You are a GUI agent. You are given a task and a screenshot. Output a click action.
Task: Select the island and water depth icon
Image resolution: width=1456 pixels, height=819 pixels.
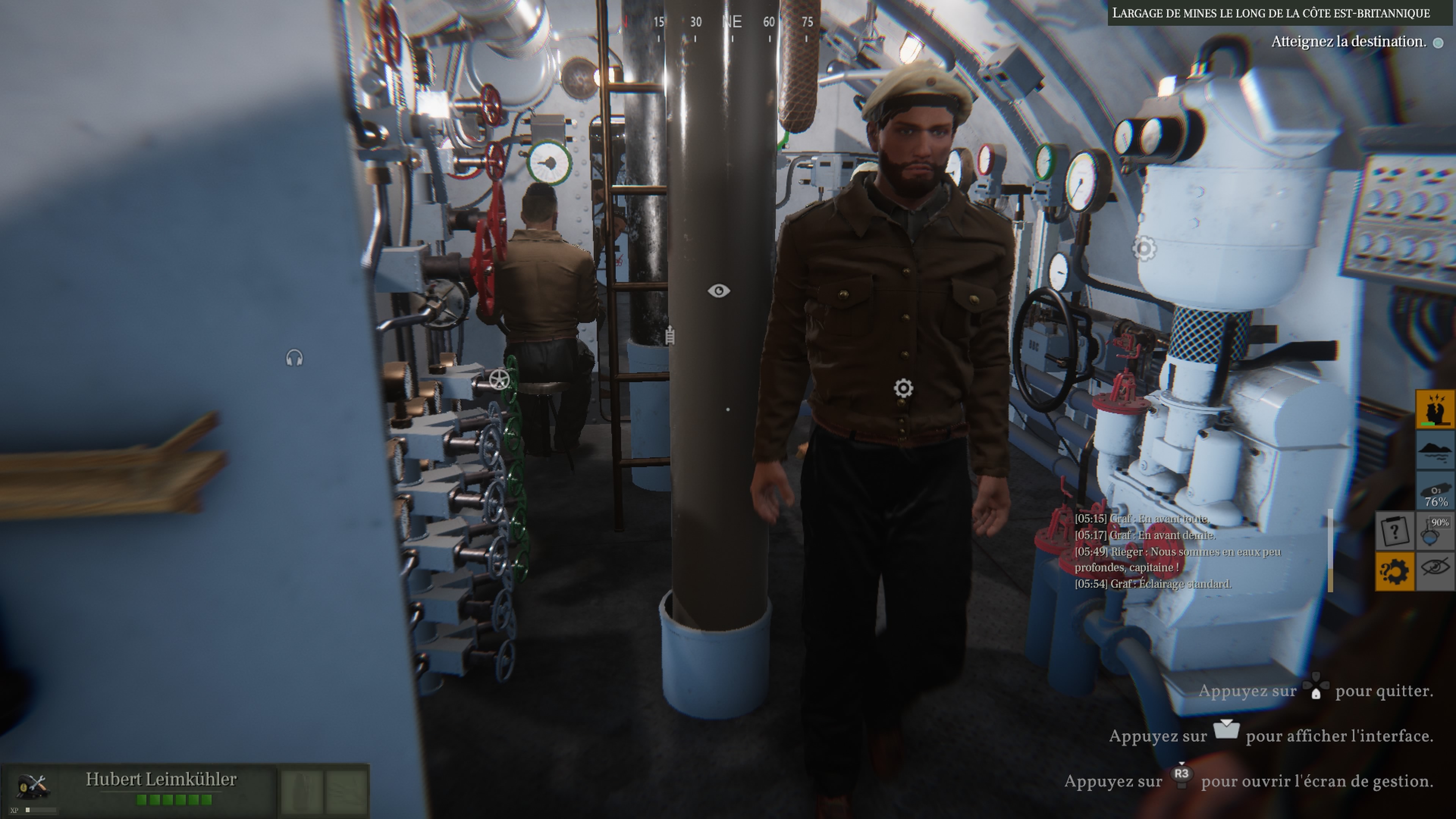pyautogui.click(x=1435, y=450)
